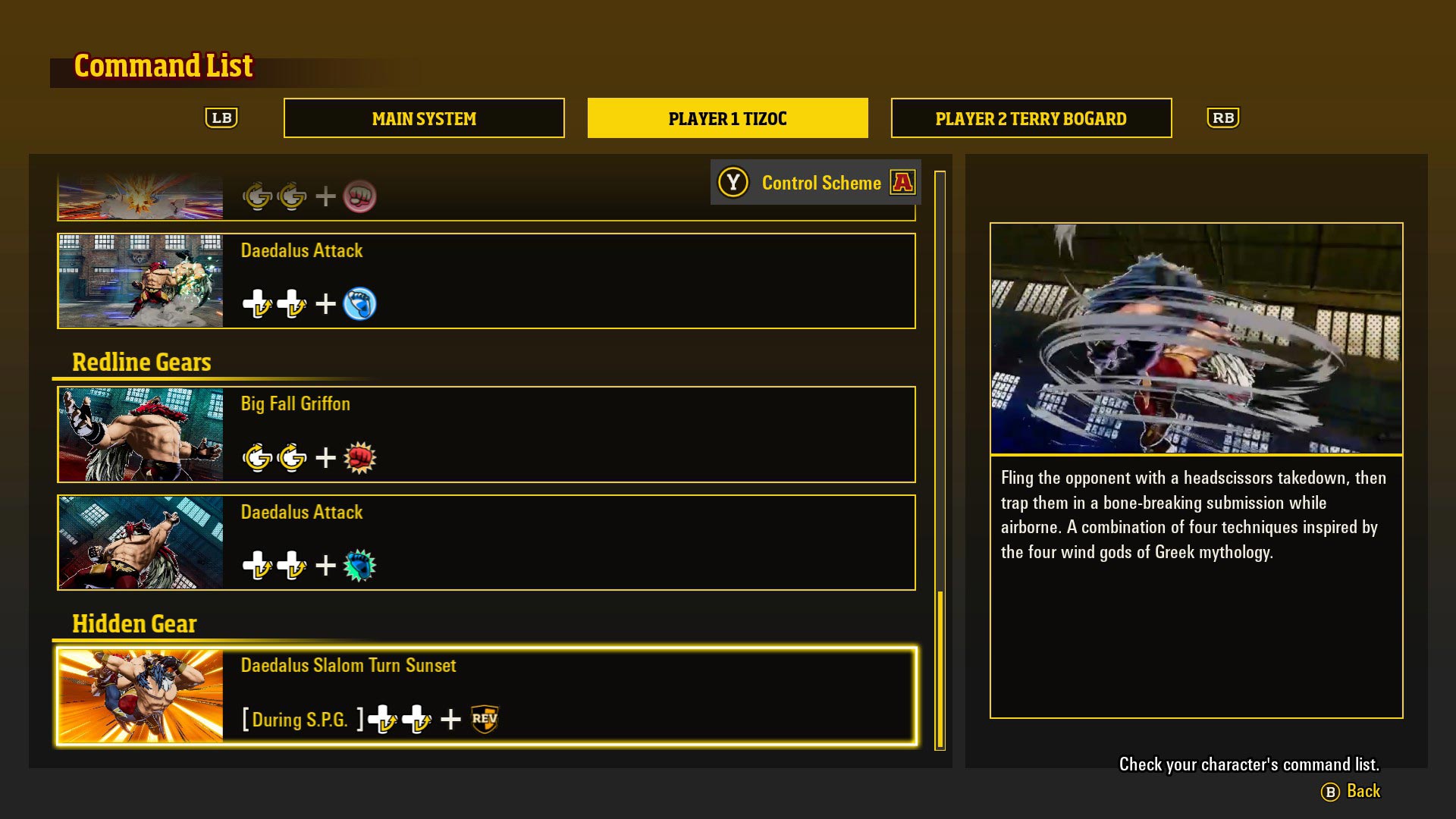Switch to the Main System tab

click(423, 118)
